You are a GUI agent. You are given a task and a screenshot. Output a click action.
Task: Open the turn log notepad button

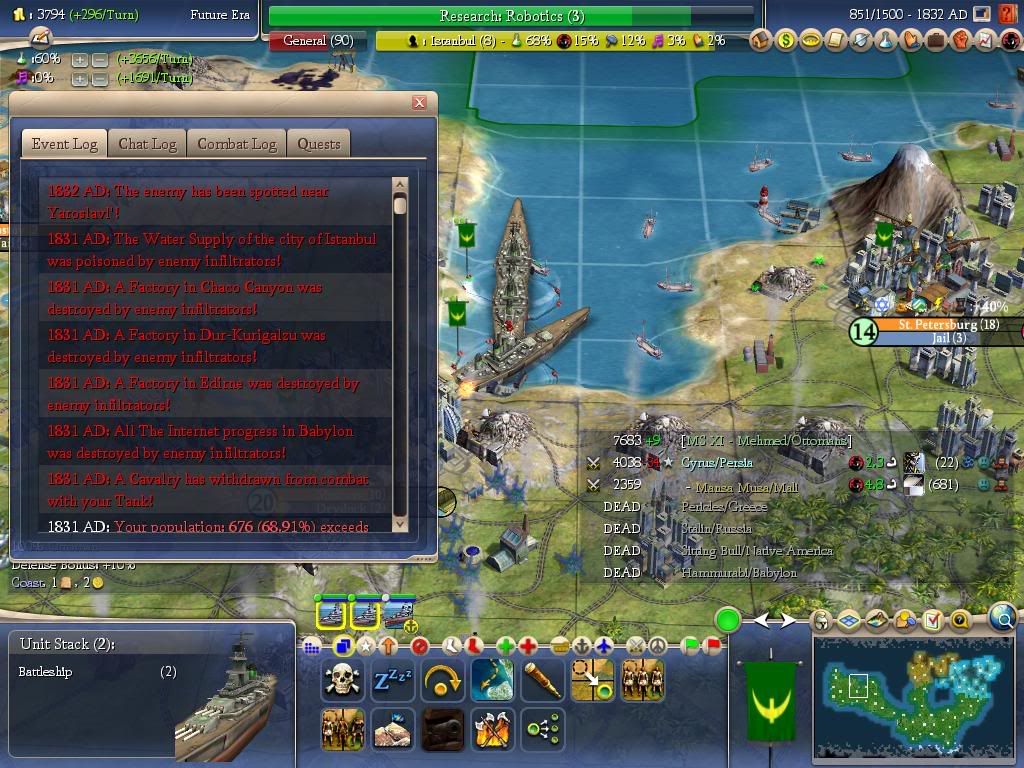tap(40, 38)
